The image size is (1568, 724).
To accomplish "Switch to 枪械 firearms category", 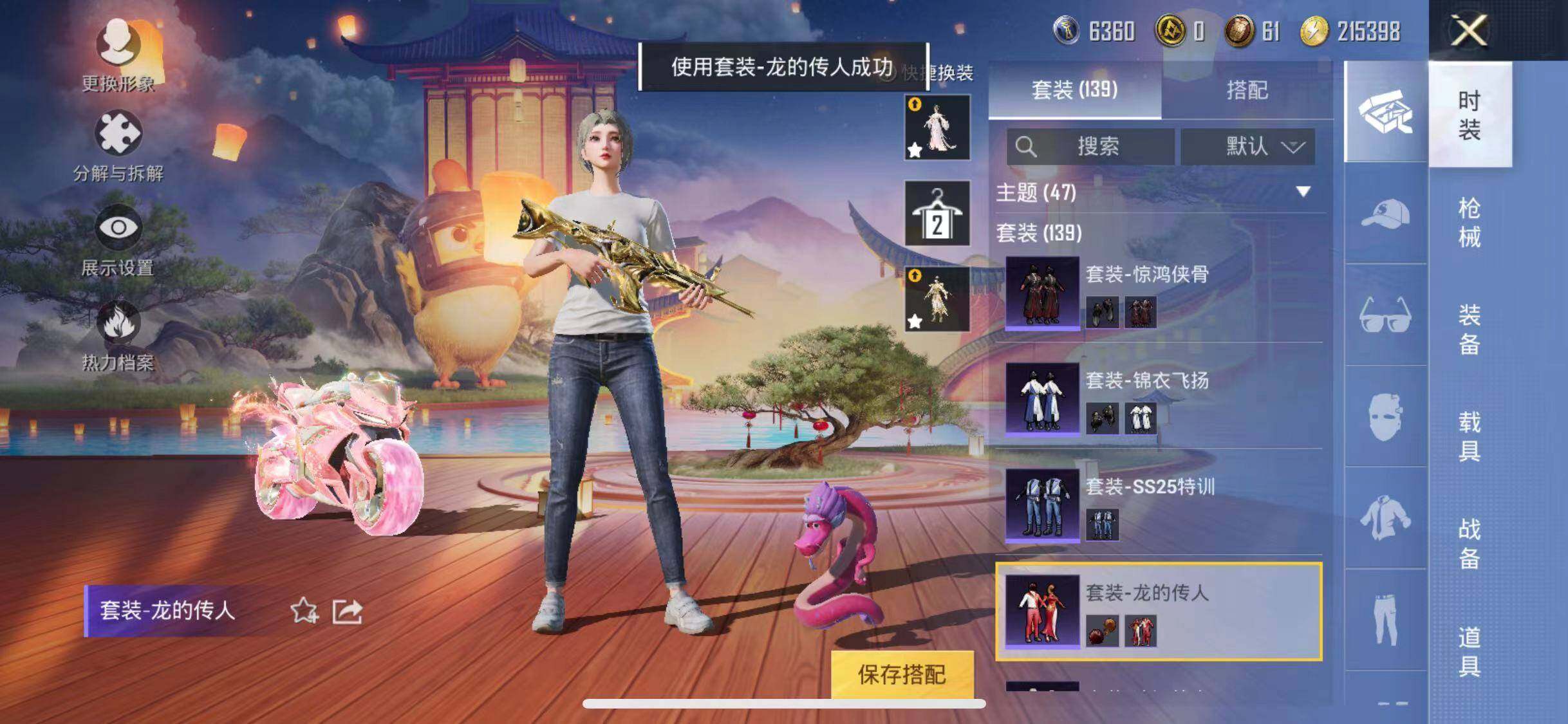I will tap(1469, 222).
